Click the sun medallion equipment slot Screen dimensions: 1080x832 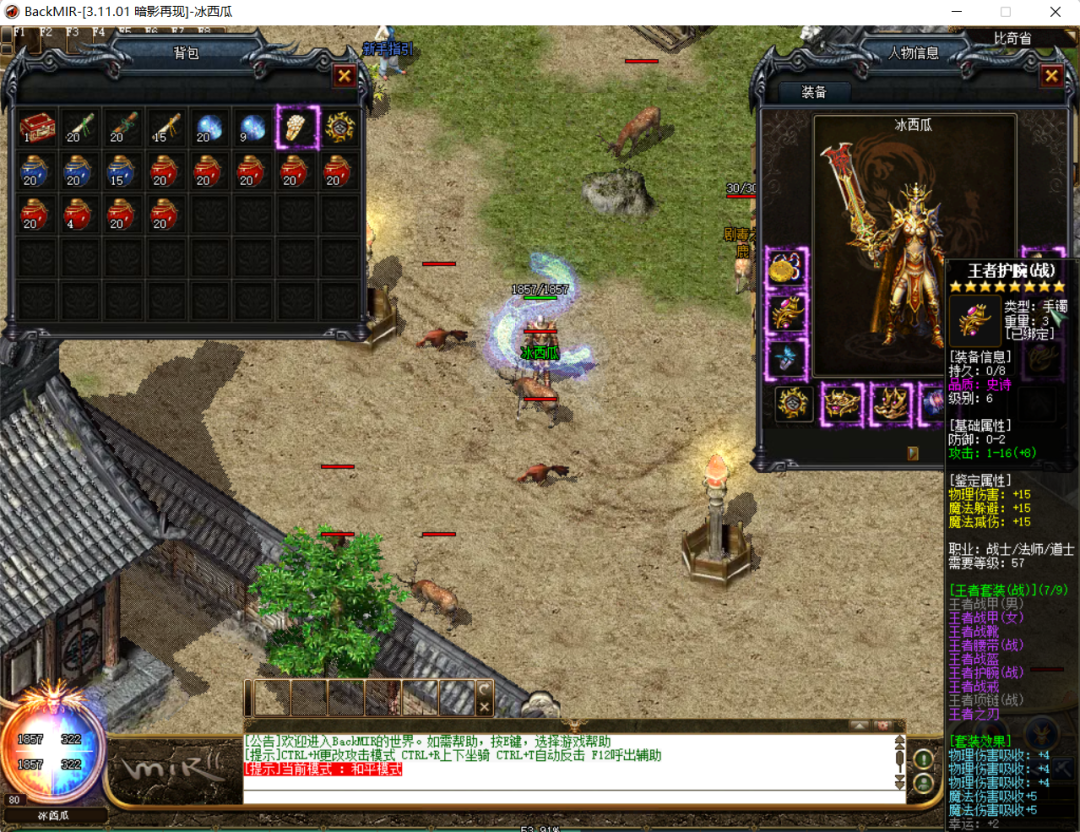(x=792, y=404)
